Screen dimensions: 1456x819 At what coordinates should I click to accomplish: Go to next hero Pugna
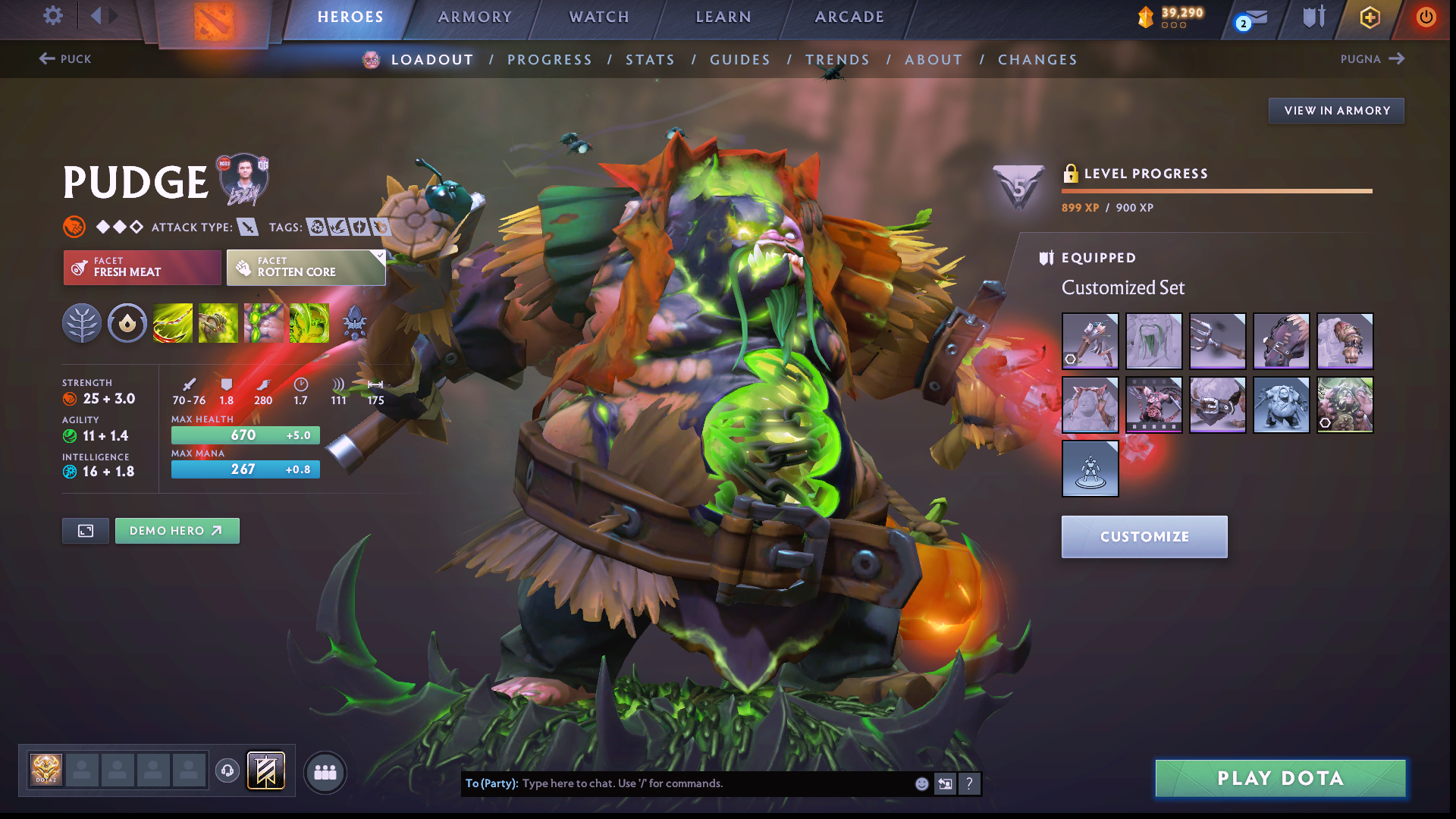(x=1373, y=59)
